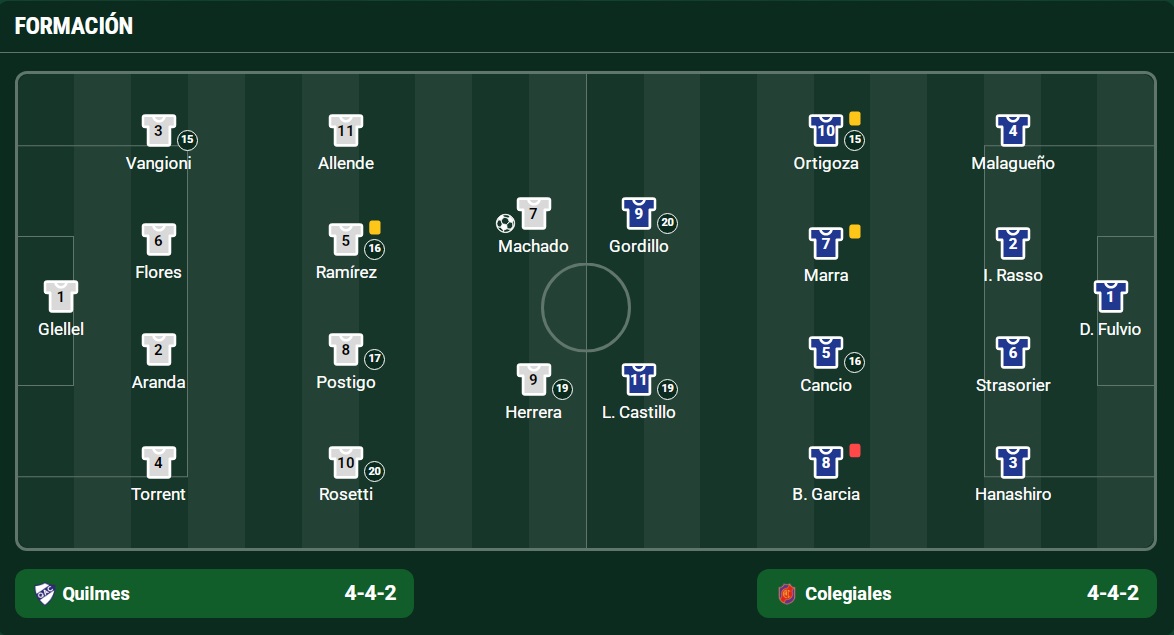
Task: Select Quilmes goalkeeper Glellel's shirt
Action: tap(60, 297)
